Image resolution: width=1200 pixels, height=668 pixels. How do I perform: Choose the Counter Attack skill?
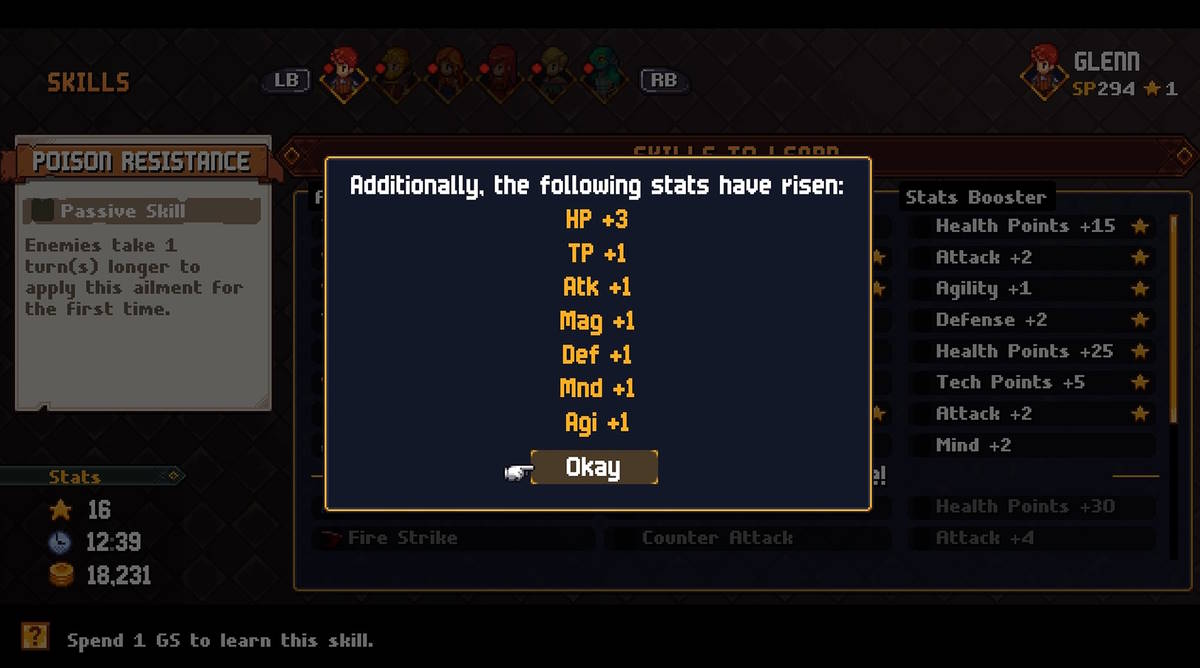tap(747, 538)
